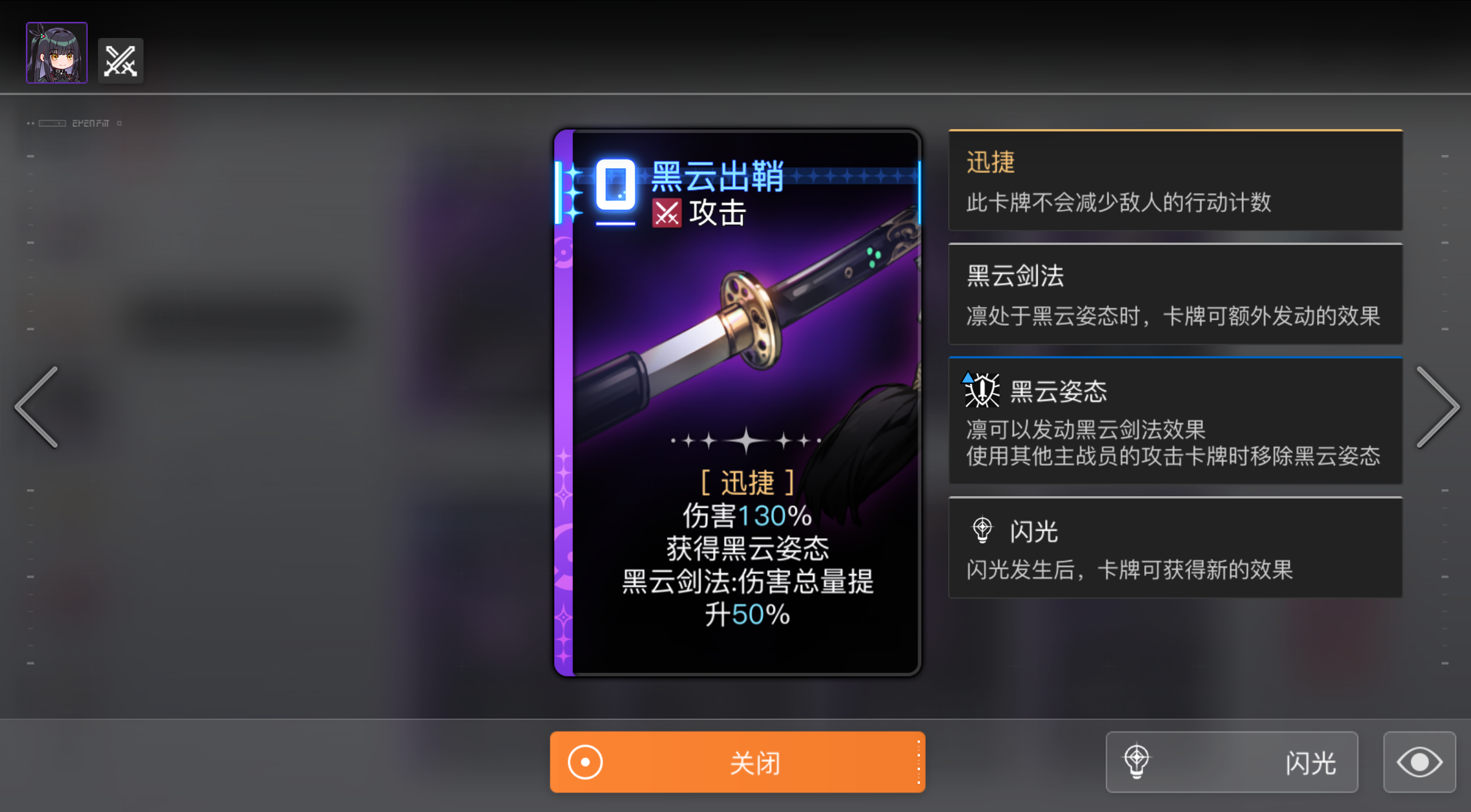Open the 迅捷 keyword panel
The image size is (1471, 812).
[1175, 182]
